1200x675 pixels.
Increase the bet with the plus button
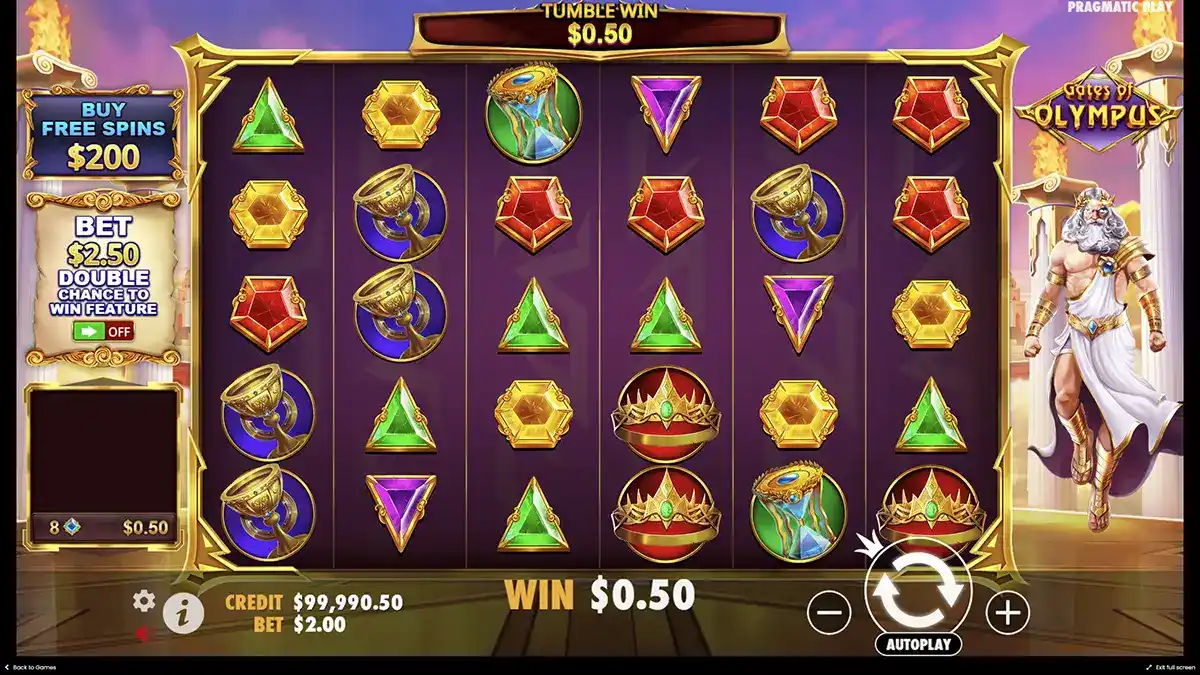[x=1008, y=611]
